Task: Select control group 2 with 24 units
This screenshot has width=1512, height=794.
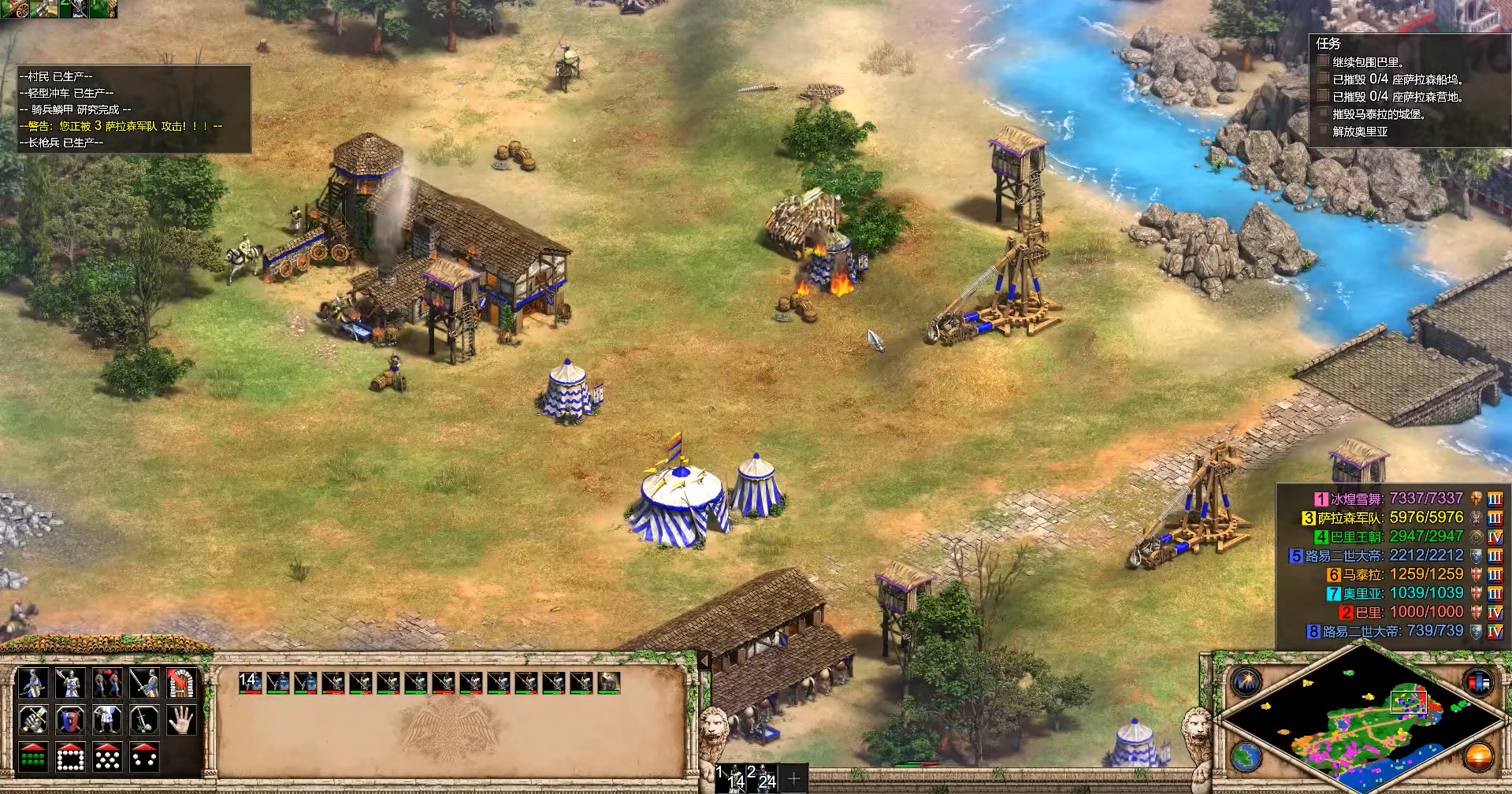Action: [x=763, y=777]
